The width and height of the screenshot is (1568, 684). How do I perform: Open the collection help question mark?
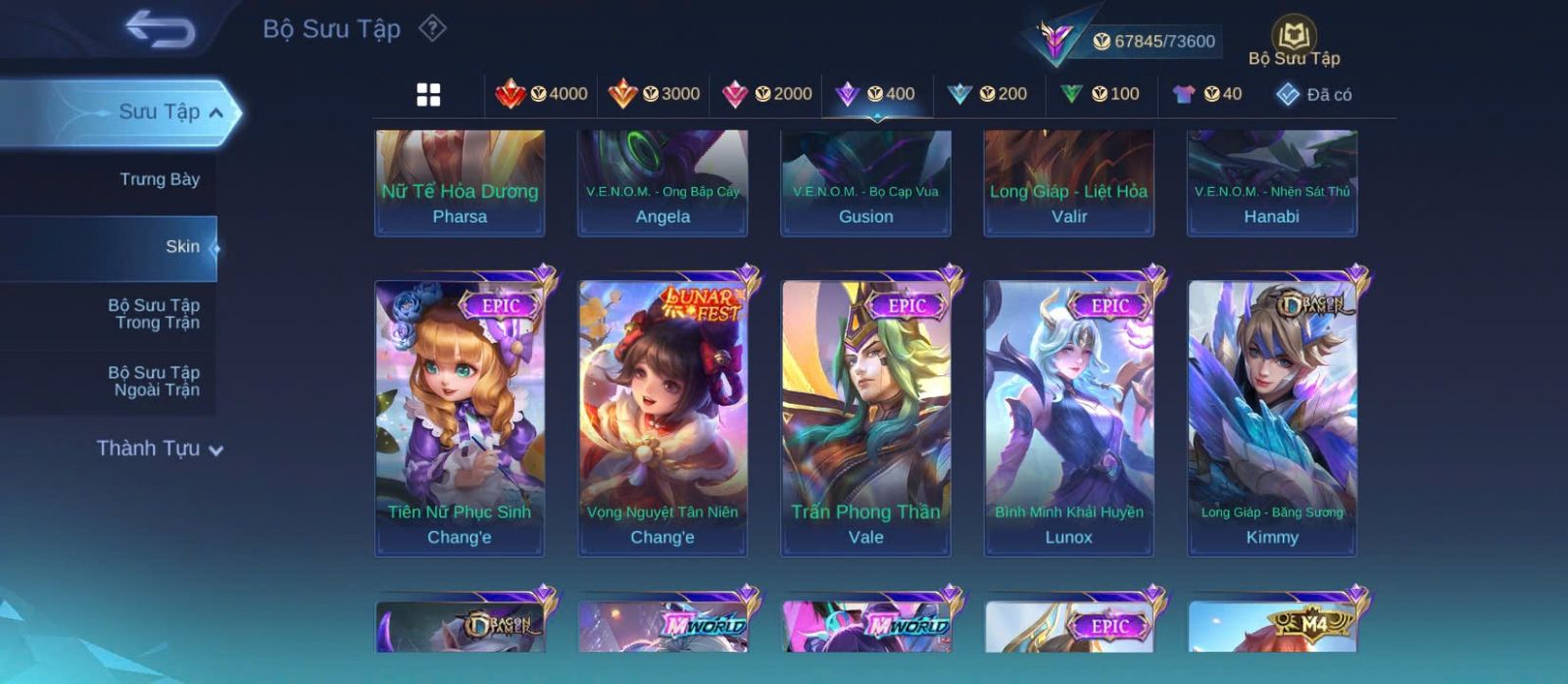432,28
